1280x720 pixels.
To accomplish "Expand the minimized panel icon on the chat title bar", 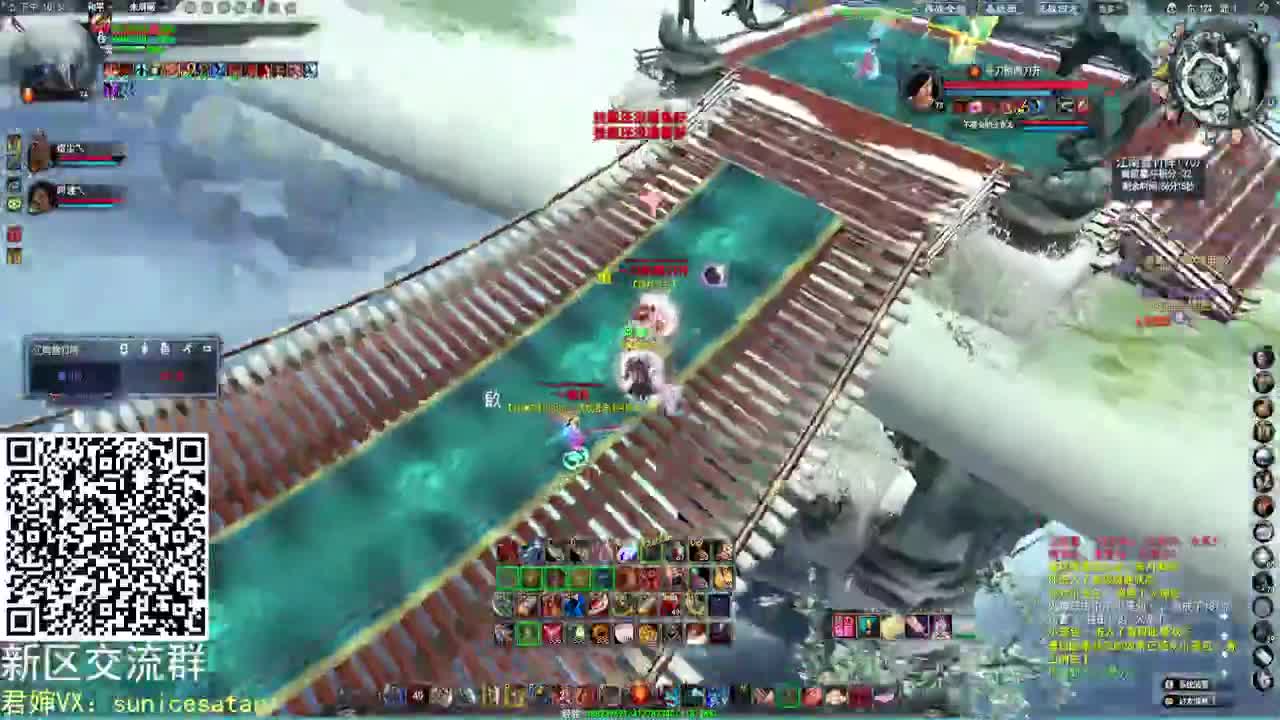I will click(207, 348).
